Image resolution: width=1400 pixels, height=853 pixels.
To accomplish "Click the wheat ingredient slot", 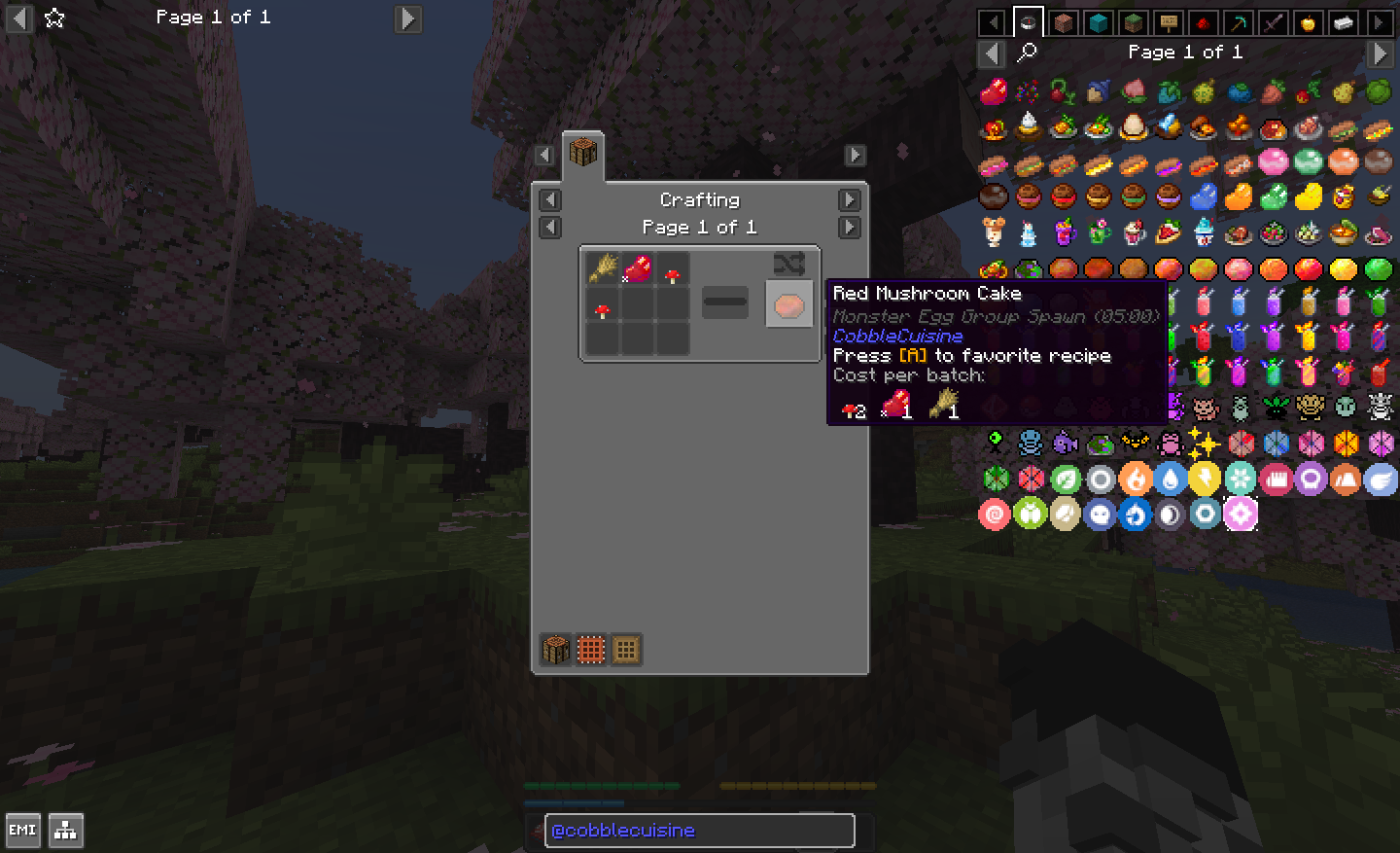I will point(602,268).
